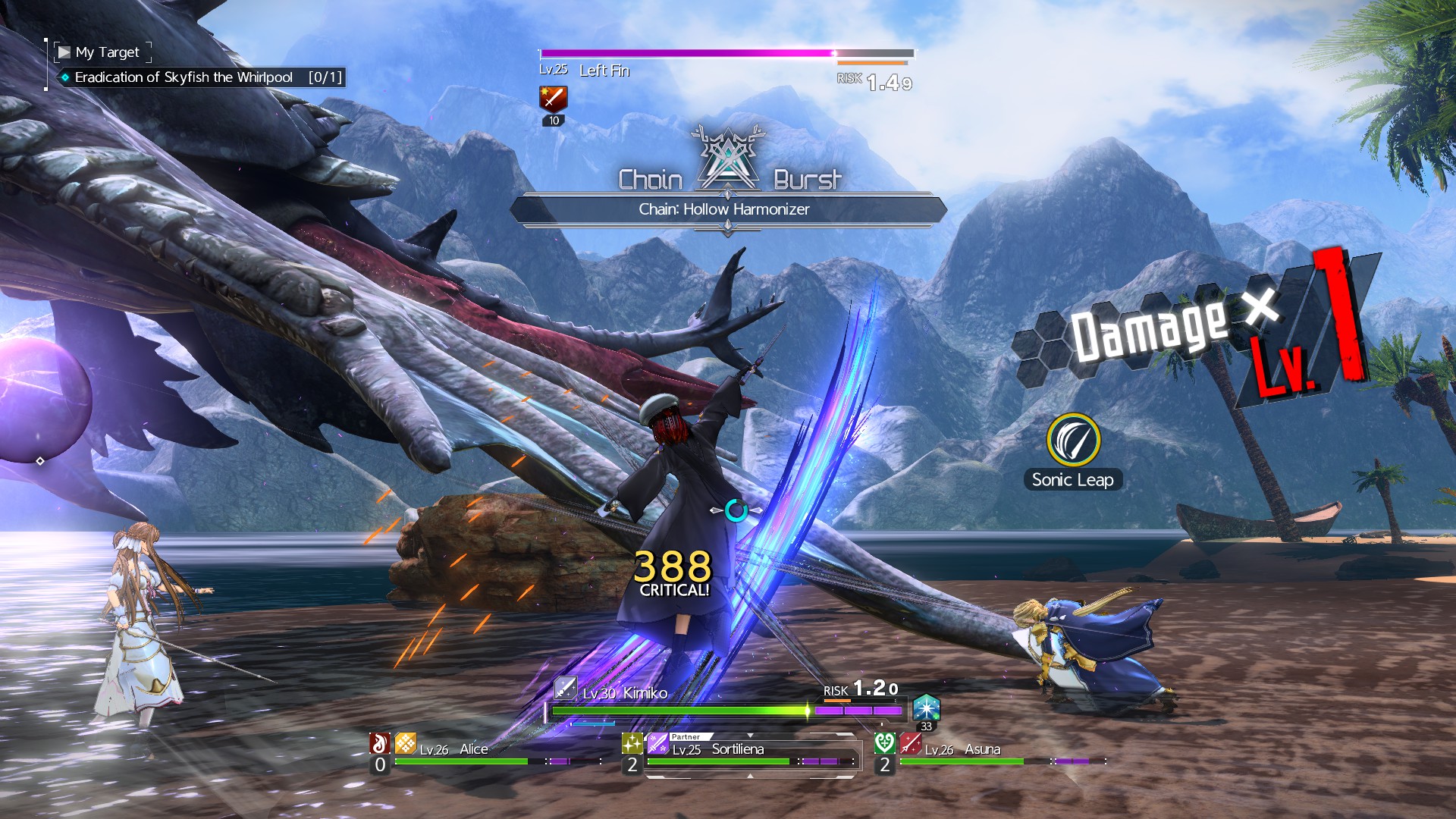Click Asuna's red rapier weapon icon
This screenshot has height=819, width=1456.
point(910,743)
